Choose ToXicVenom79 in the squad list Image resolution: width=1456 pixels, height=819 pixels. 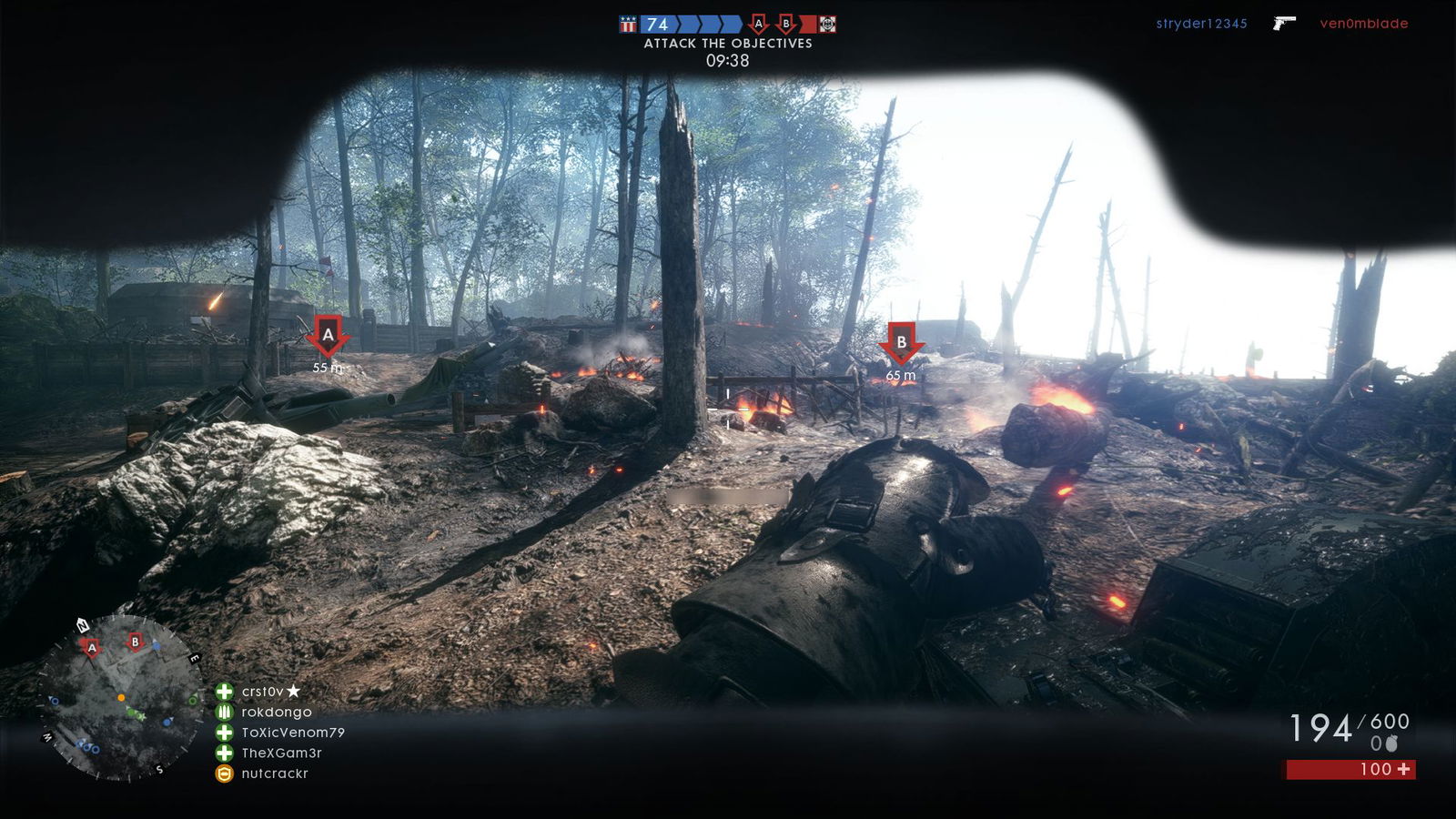coord(292,733)
